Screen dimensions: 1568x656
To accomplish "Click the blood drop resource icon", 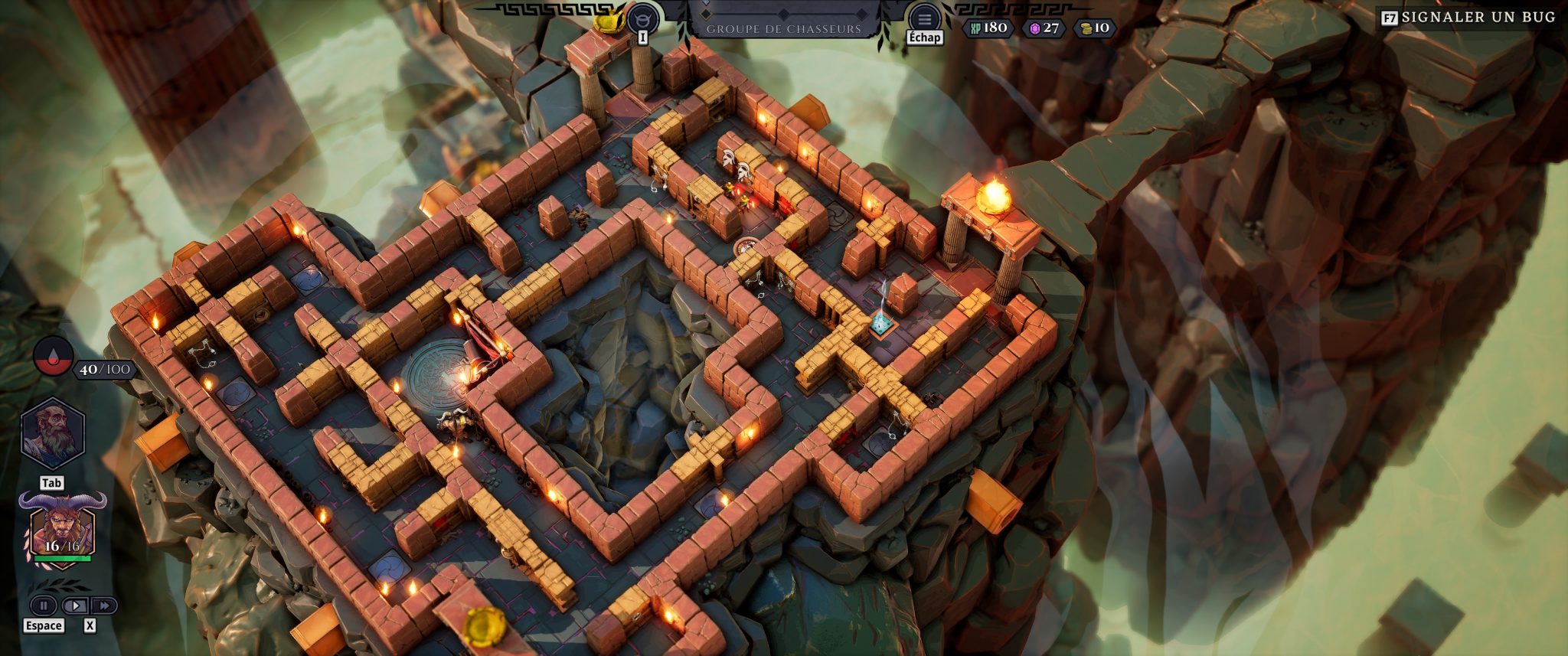I will pyautogui.click(x=53, y=356).
